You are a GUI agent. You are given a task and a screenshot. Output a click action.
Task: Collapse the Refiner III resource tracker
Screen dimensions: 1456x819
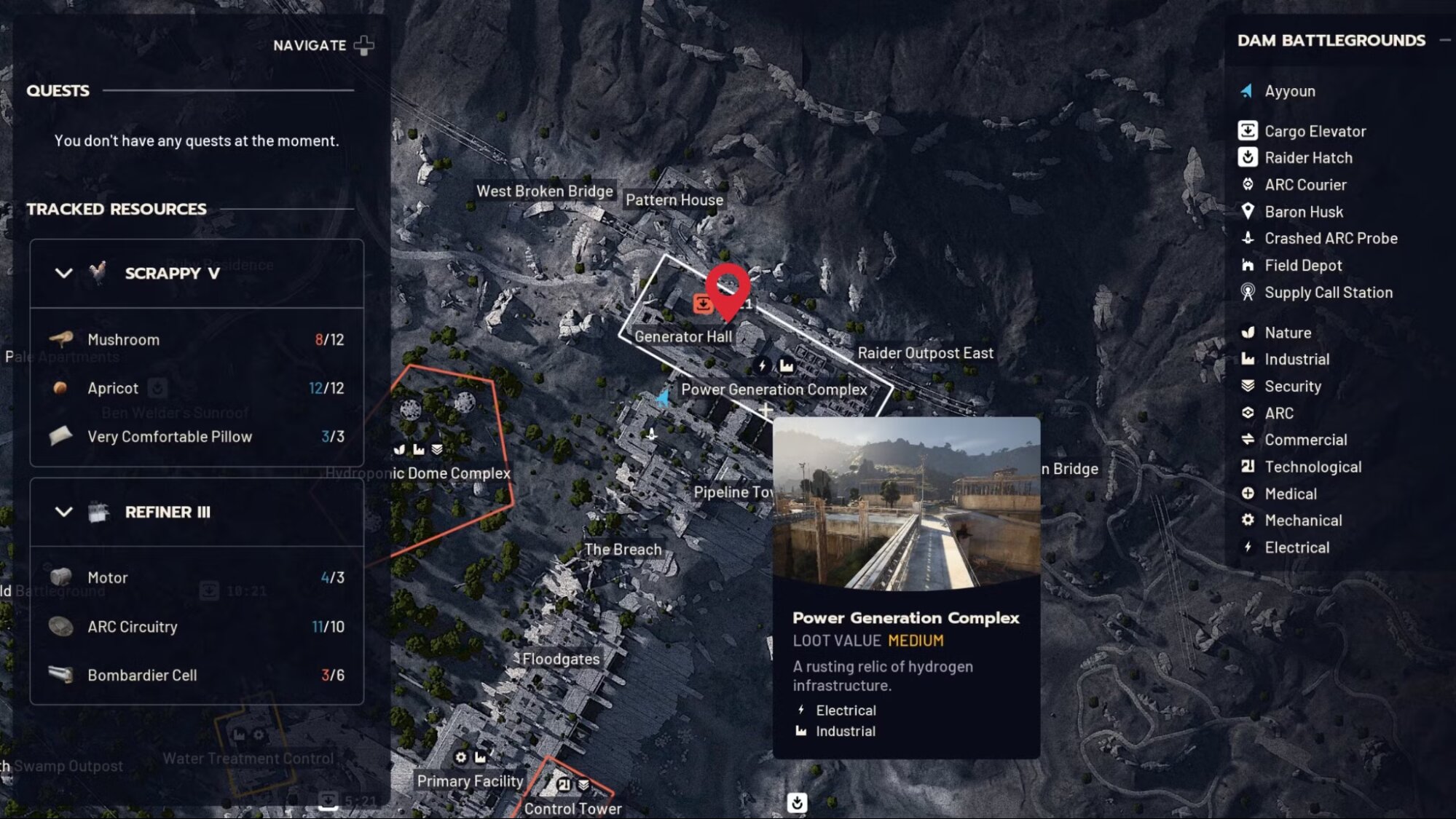click(x=64, y=512)
